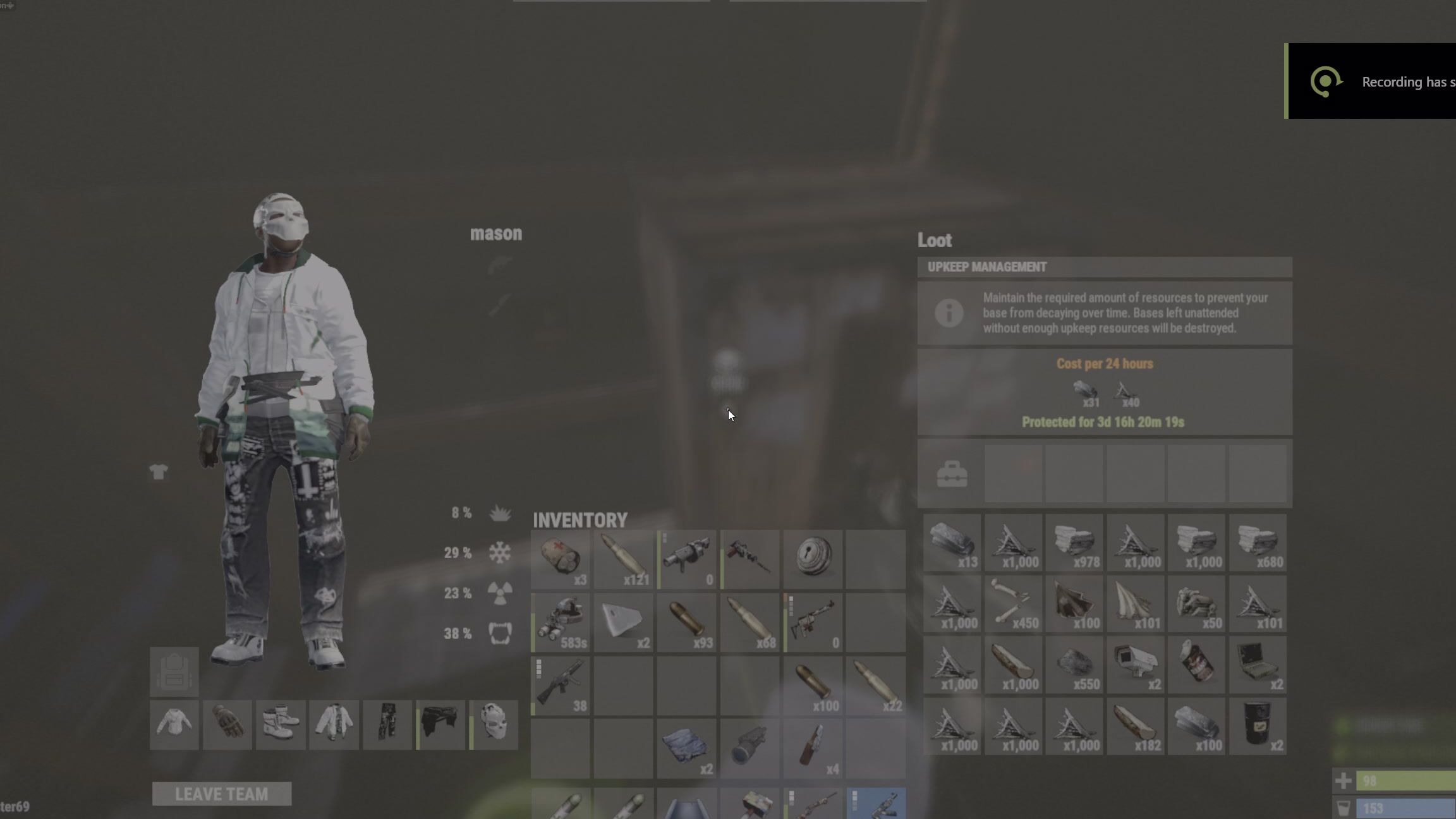Click the upkeep management info icon

coord(951,313)
